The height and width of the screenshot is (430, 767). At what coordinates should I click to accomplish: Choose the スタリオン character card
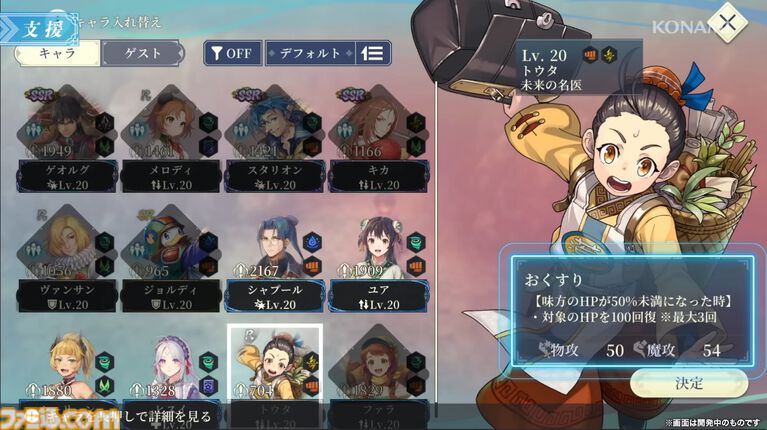click(274, 137)
